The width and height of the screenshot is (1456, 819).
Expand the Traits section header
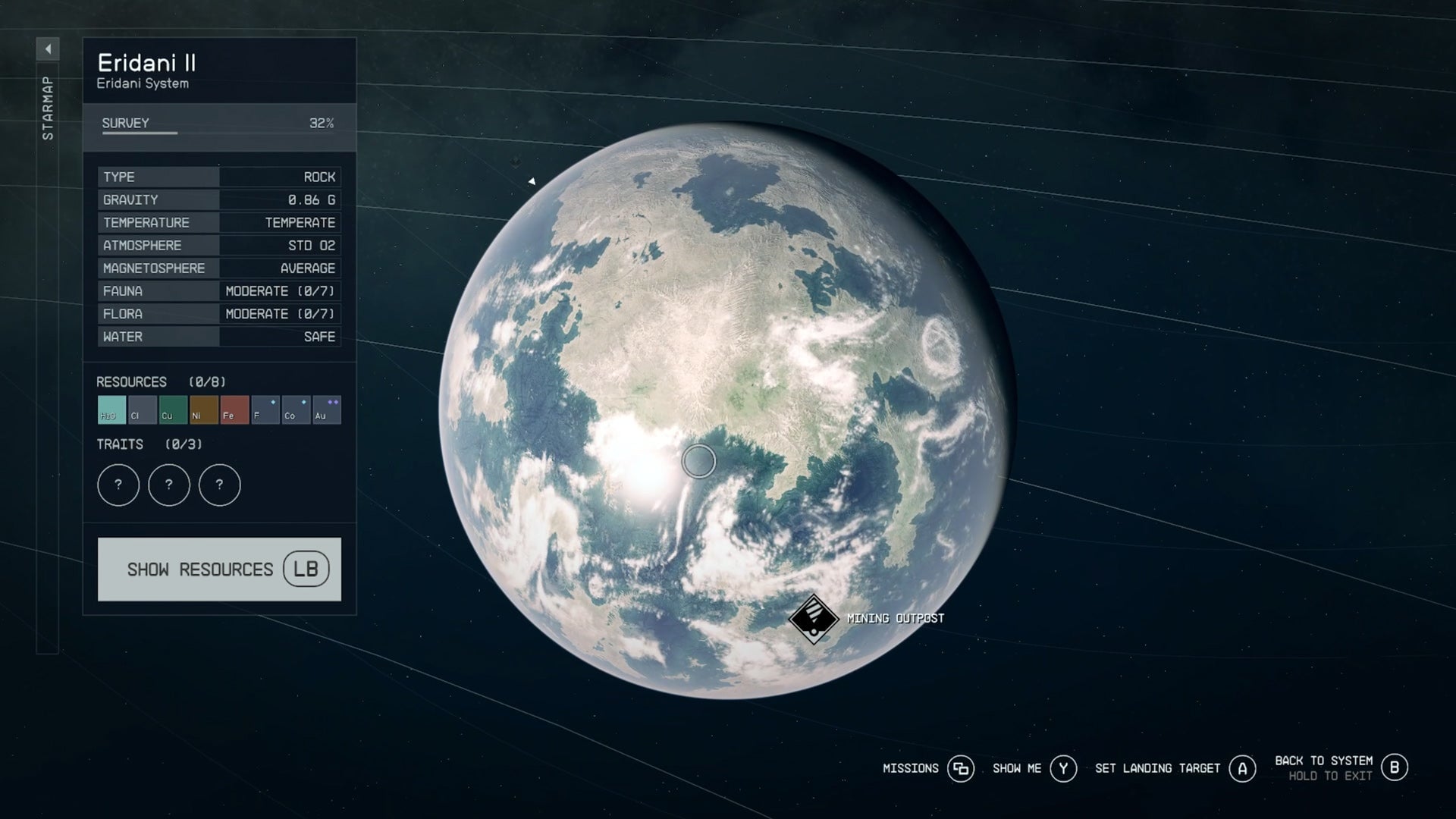[x=121, y=444]
